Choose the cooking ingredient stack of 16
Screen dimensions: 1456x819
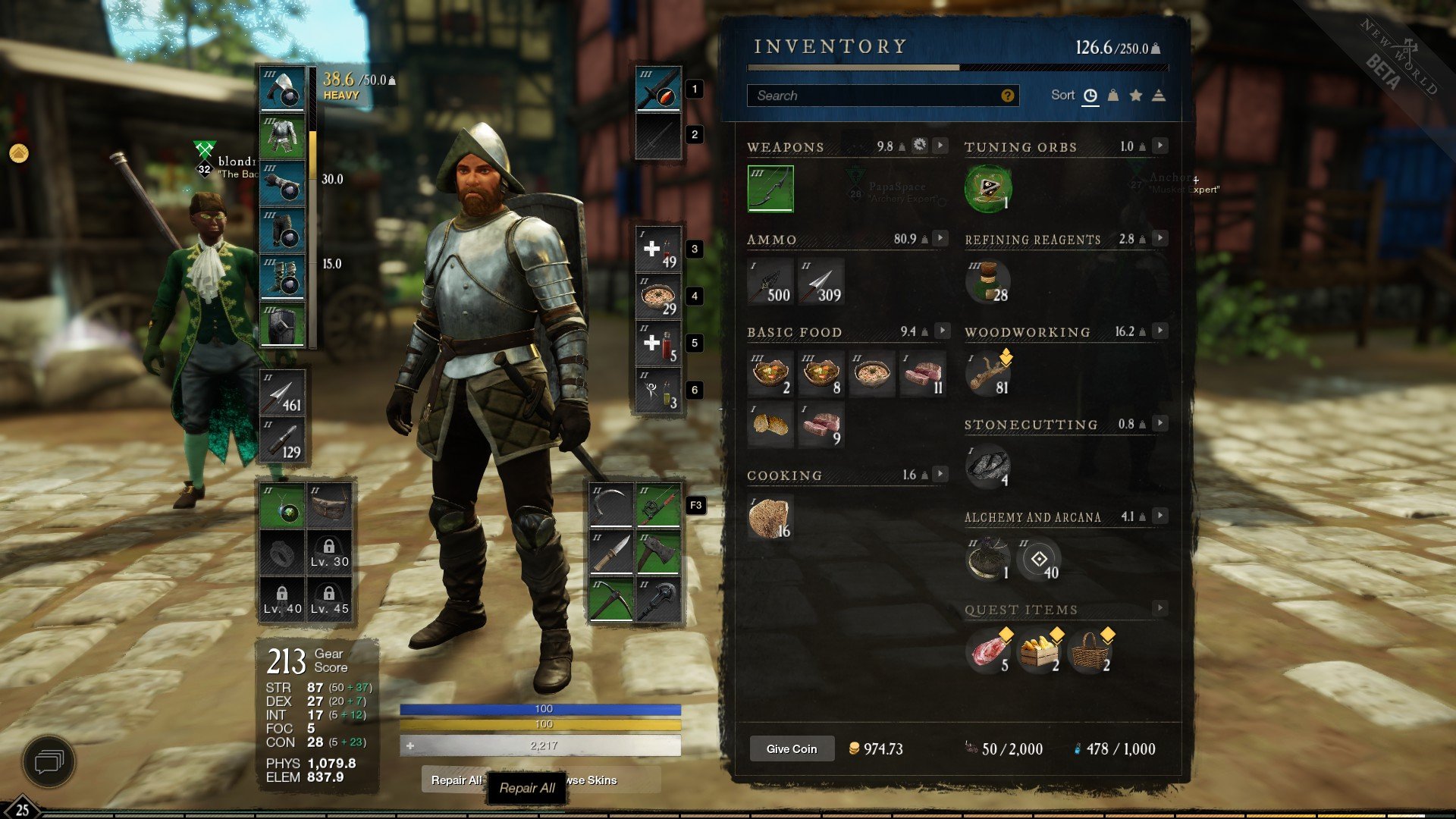[x=770, y=517]
